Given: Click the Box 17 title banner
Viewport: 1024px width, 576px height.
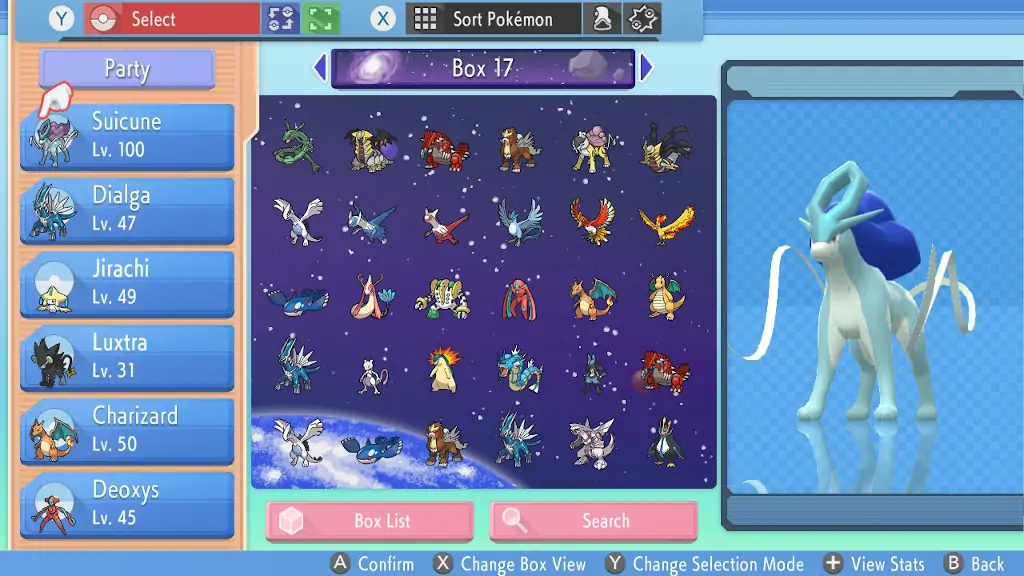Looking at the screenshot, I should [x=483, y=68].
